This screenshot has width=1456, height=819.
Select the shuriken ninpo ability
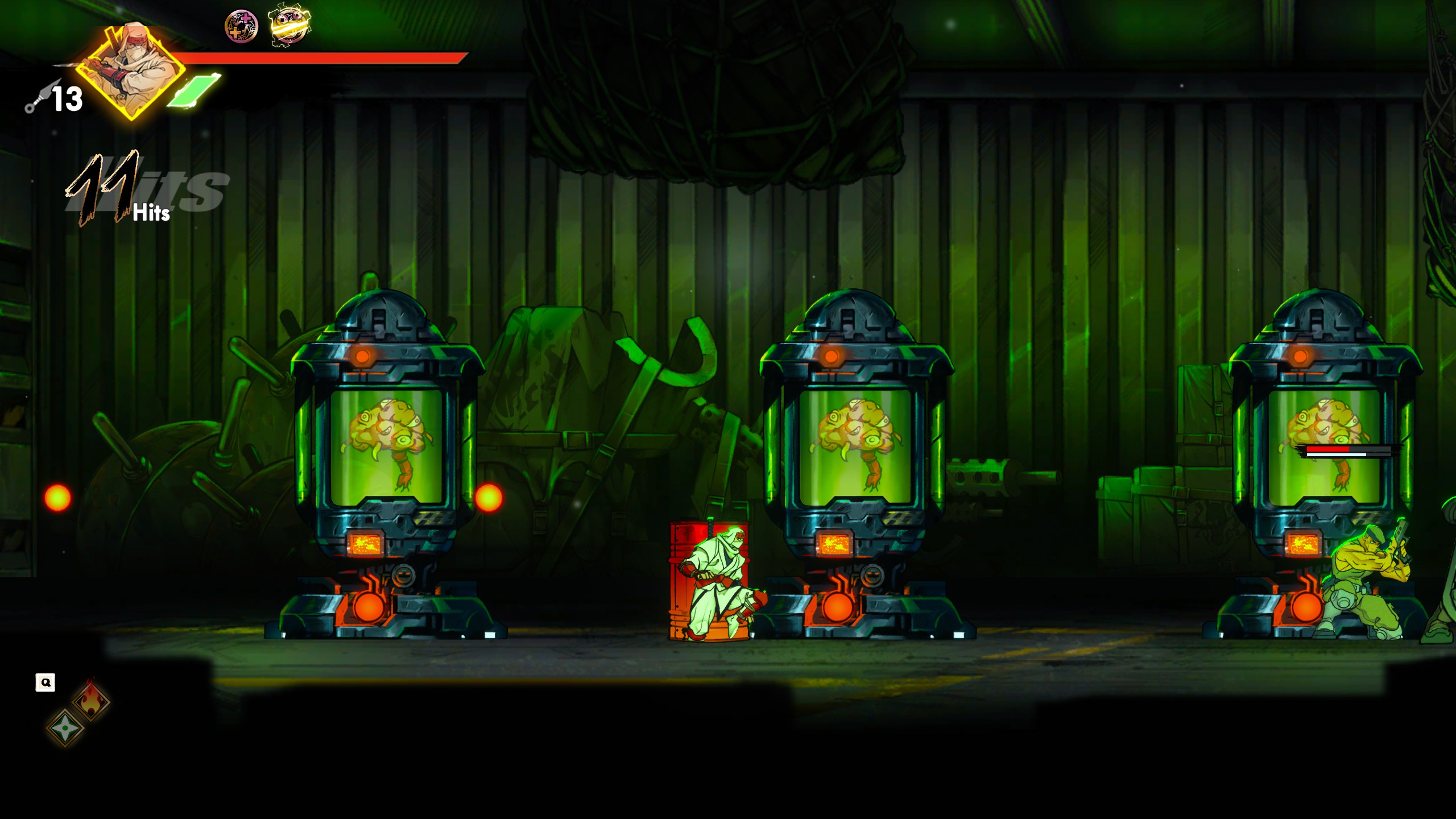pos(65,727)
